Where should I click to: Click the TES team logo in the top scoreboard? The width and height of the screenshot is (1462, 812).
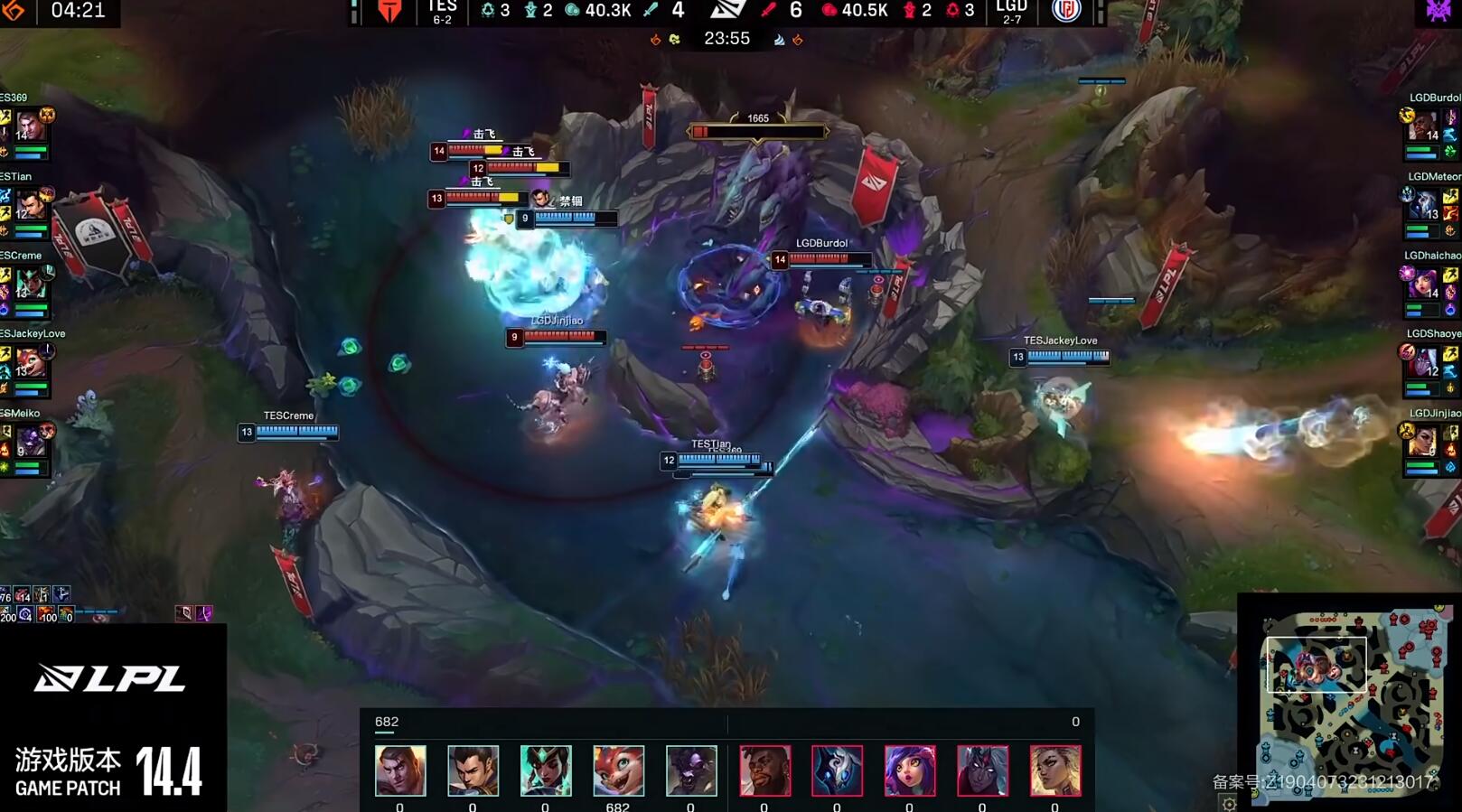click(389, 11)
